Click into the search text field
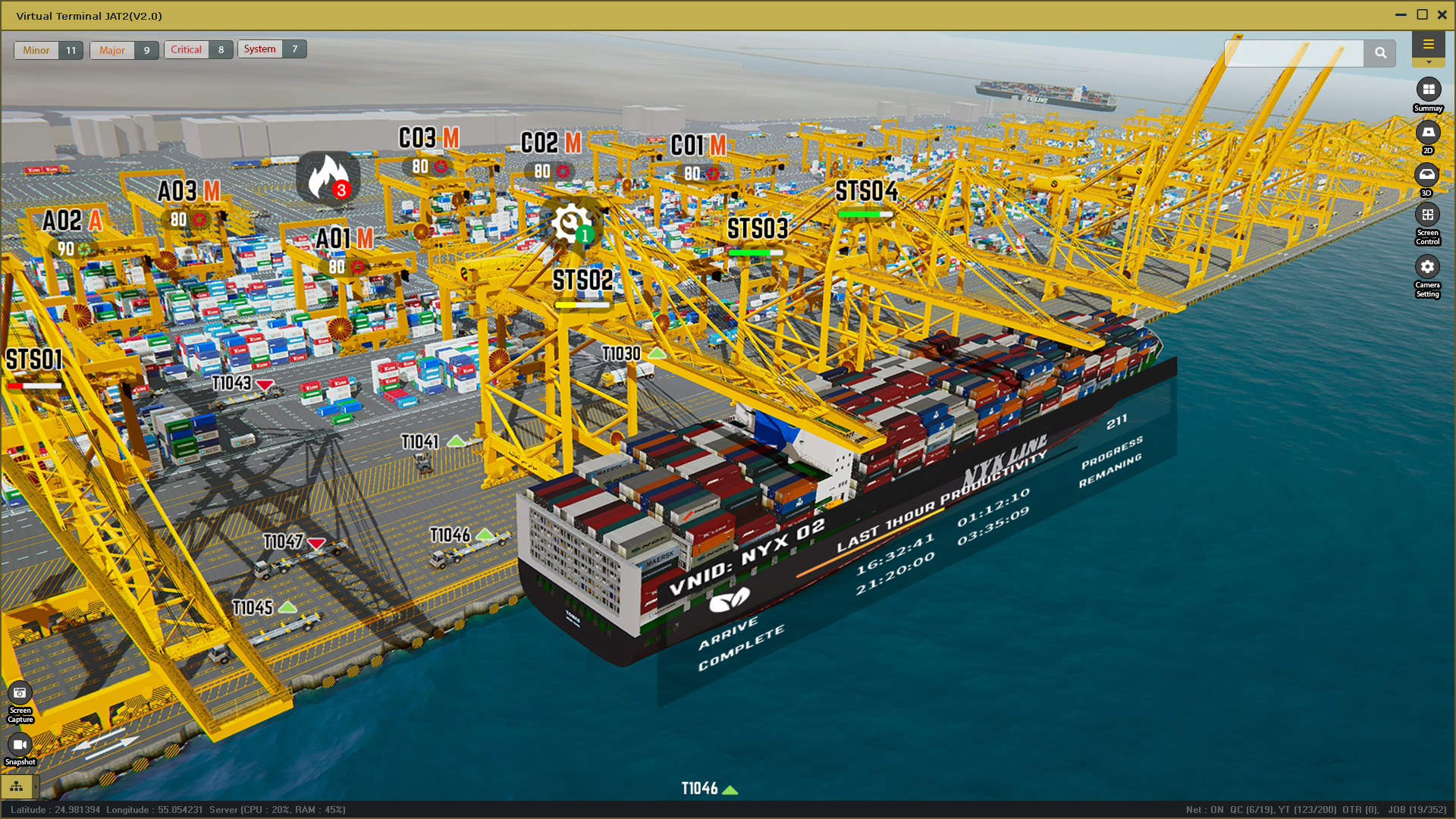 1294,53
